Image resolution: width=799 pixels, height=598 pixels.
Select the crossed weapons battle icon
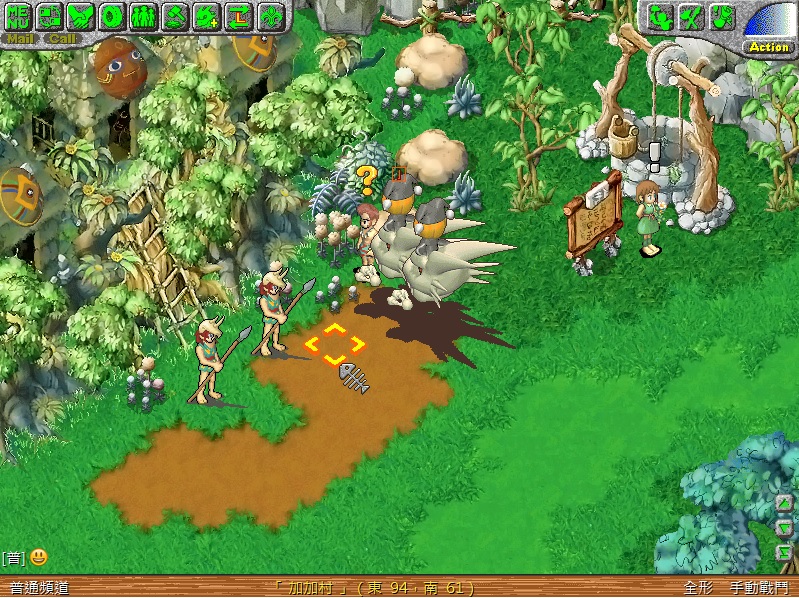pyautogui.click(x=690, y=16)
